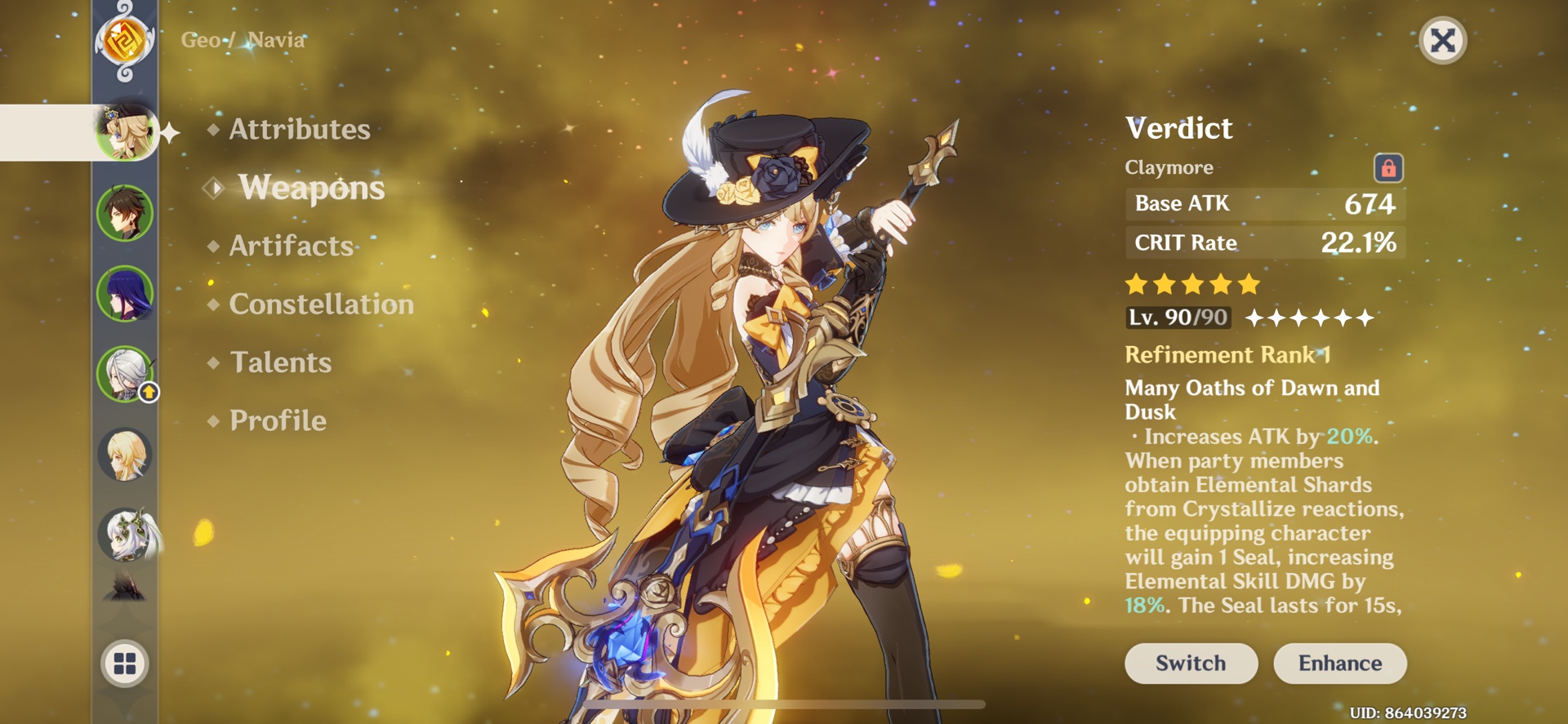Image resolution: width=1568 pixels, height=724 pixels.
Task: Select the Traveler's portrait in the sidebar
Action: click(127, 455)
